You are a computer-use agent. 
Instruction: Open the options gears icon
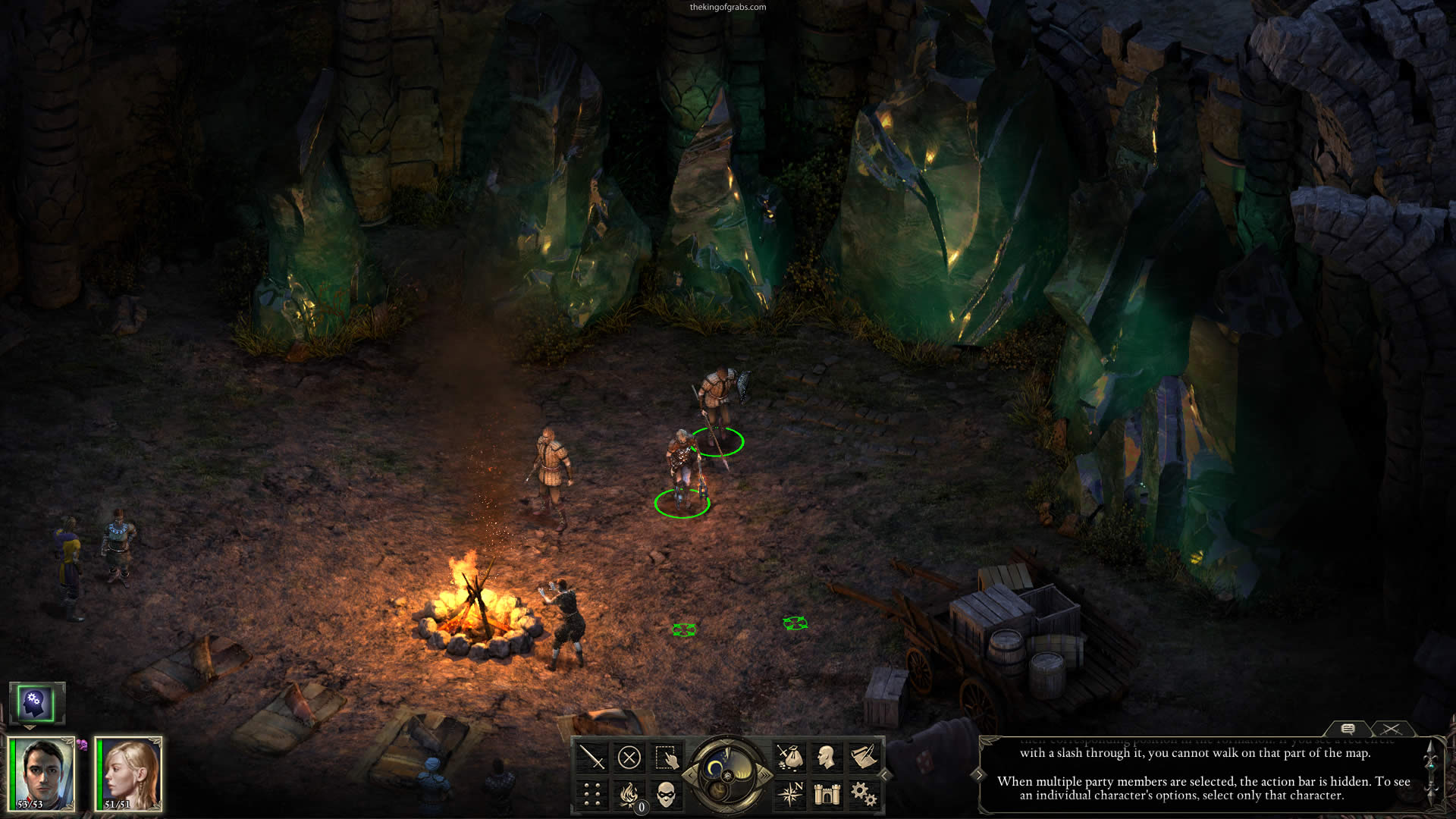point(864,794)
